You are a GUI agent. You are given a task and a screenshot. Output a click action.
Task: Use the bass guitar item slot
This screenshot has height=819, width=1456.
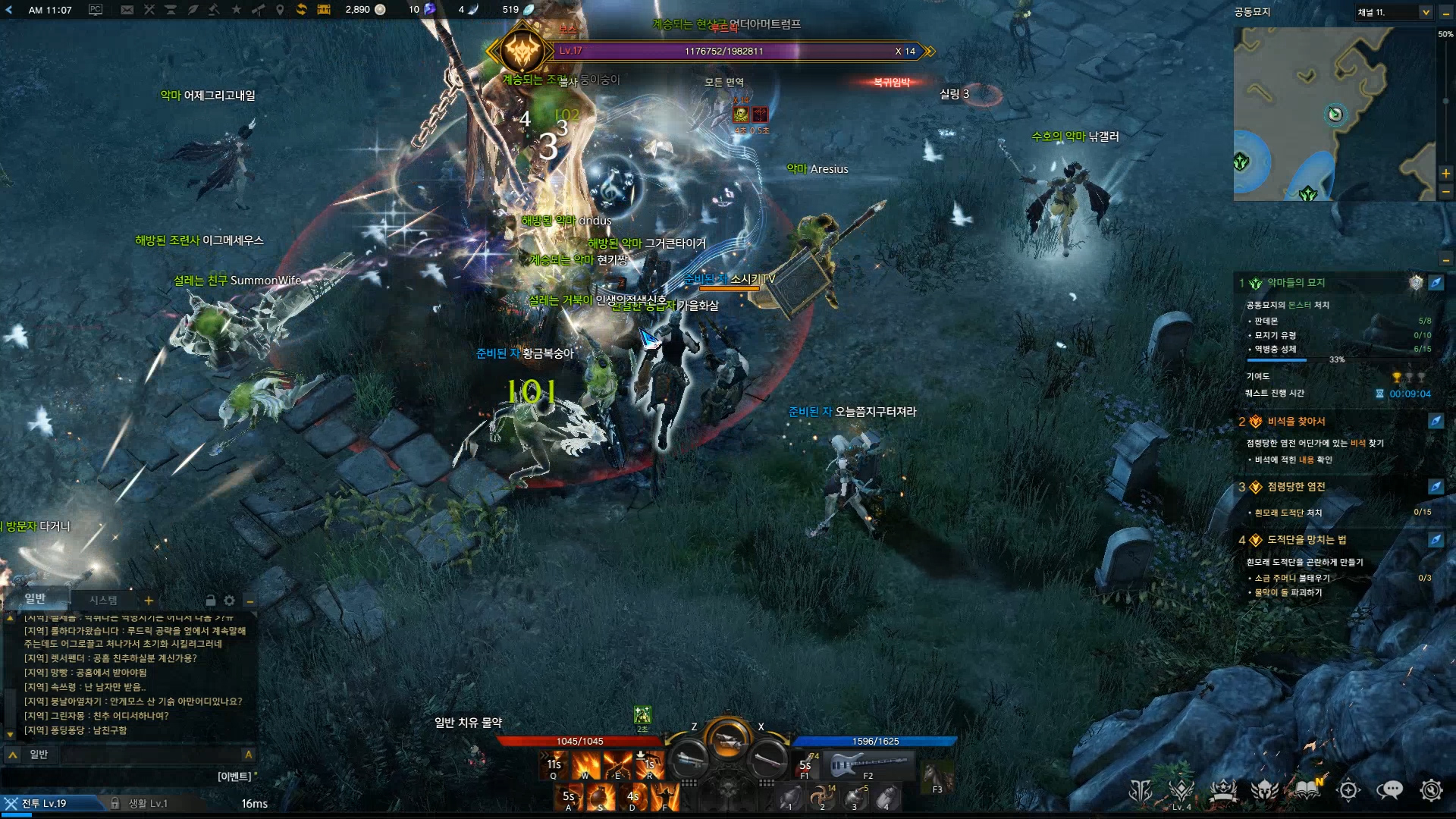pos(868,764)
